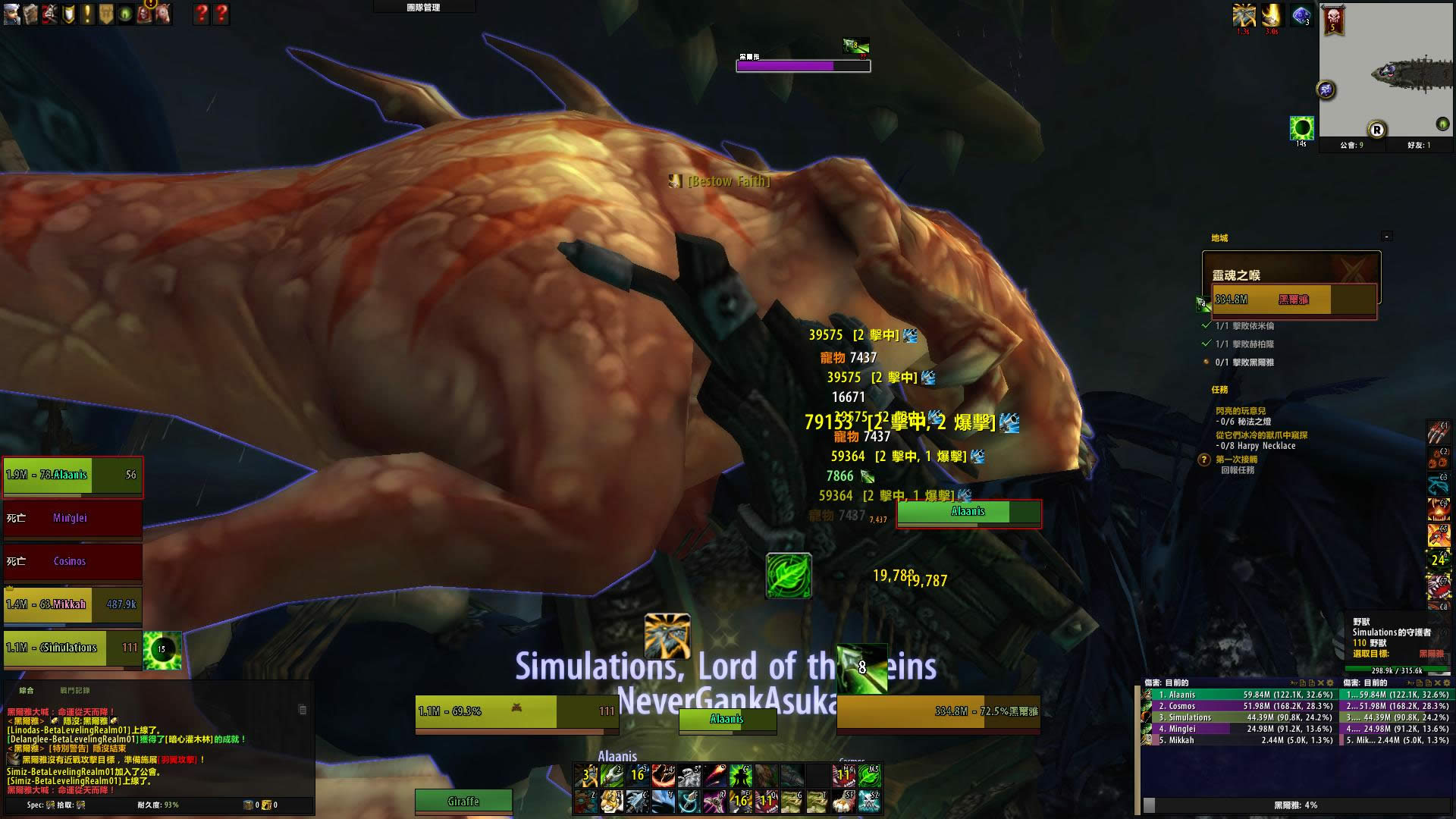Screen dimensions: 1456x819
Task: Open the character portrait micro menu button
Action: (11, 14)
